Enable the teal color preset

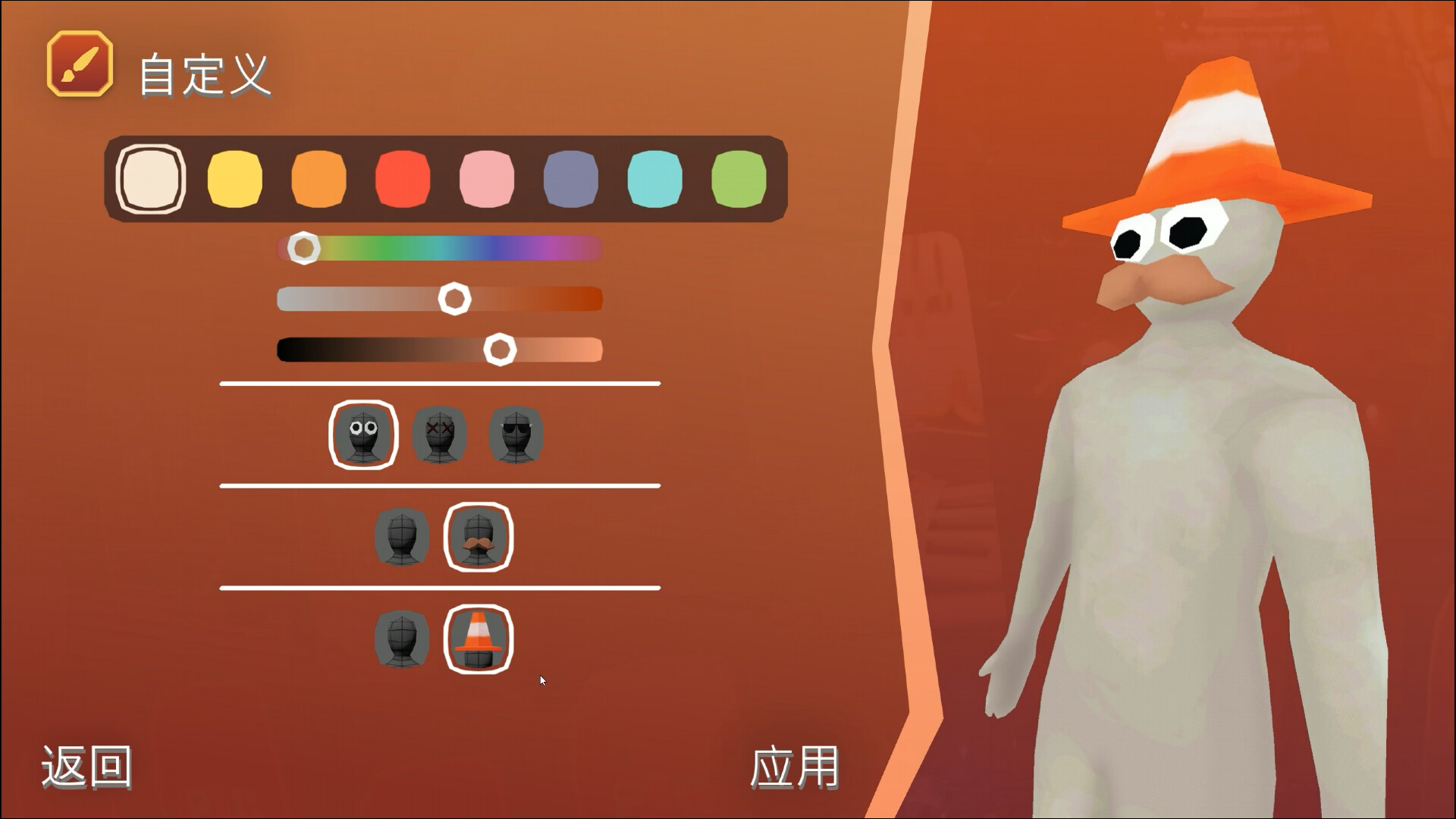[x=656, y=179]
